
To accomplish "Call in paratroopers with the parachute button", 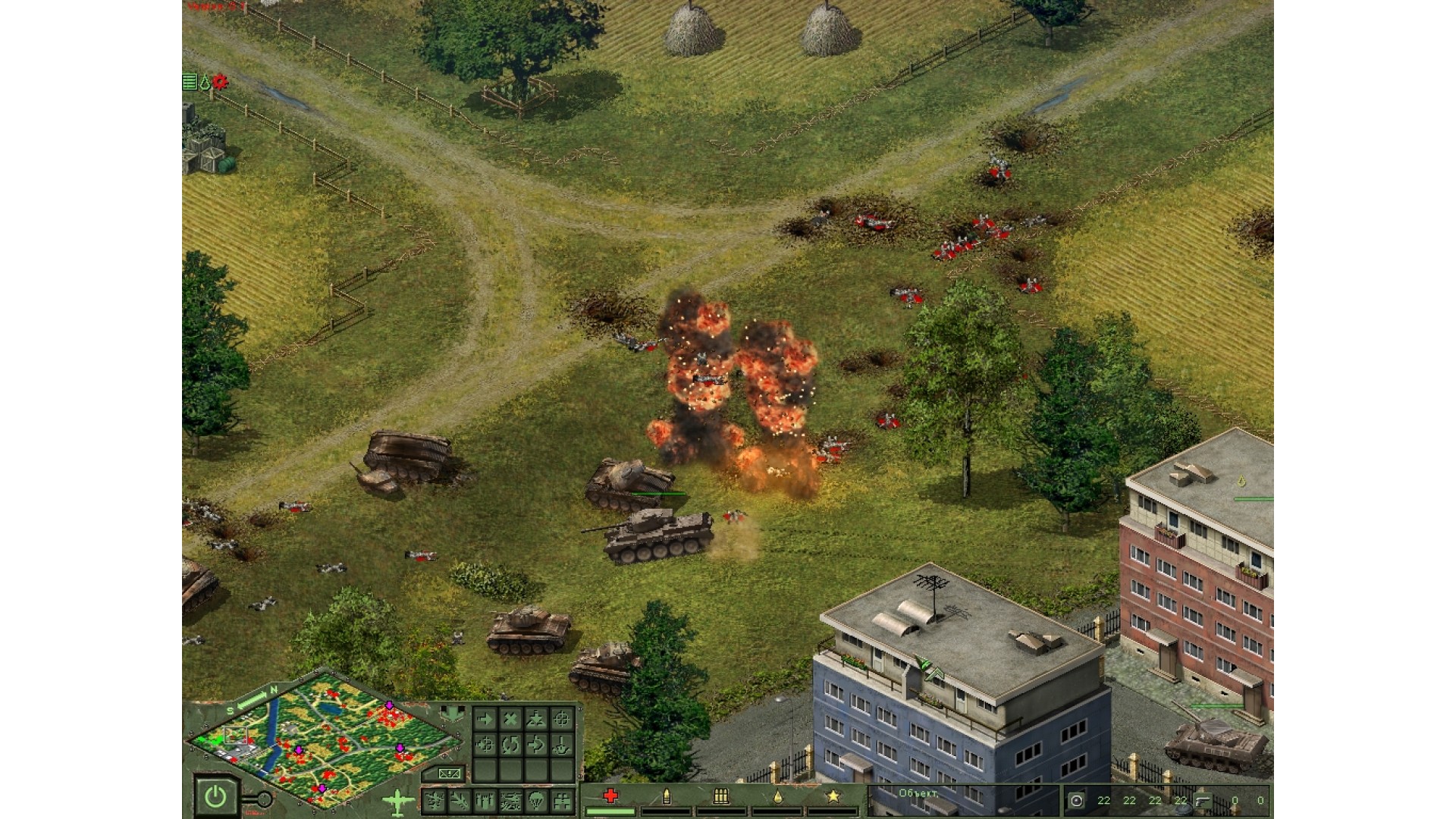I will [x=536, y=800].
